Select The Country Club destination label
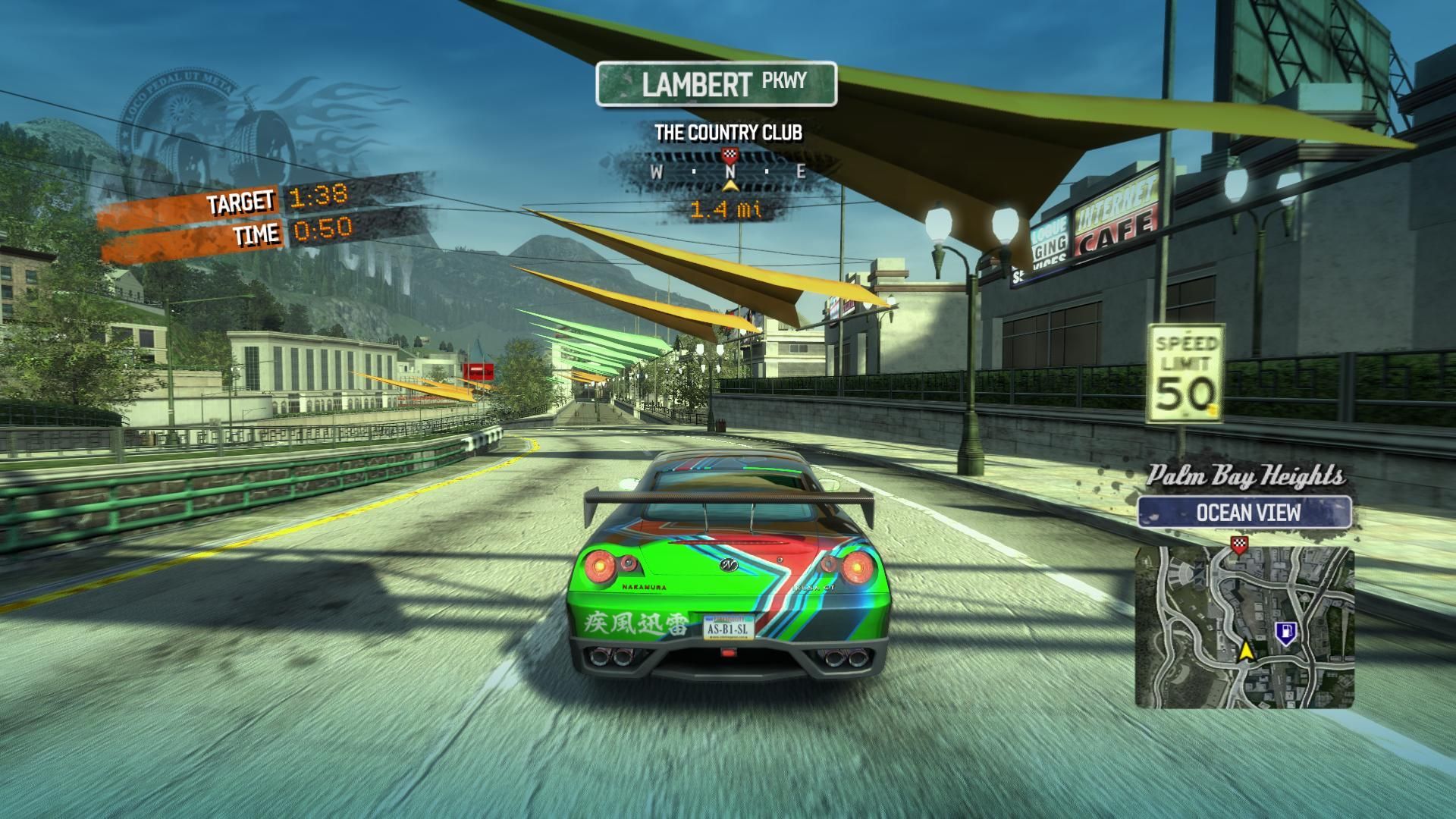 tap(728, 133)
